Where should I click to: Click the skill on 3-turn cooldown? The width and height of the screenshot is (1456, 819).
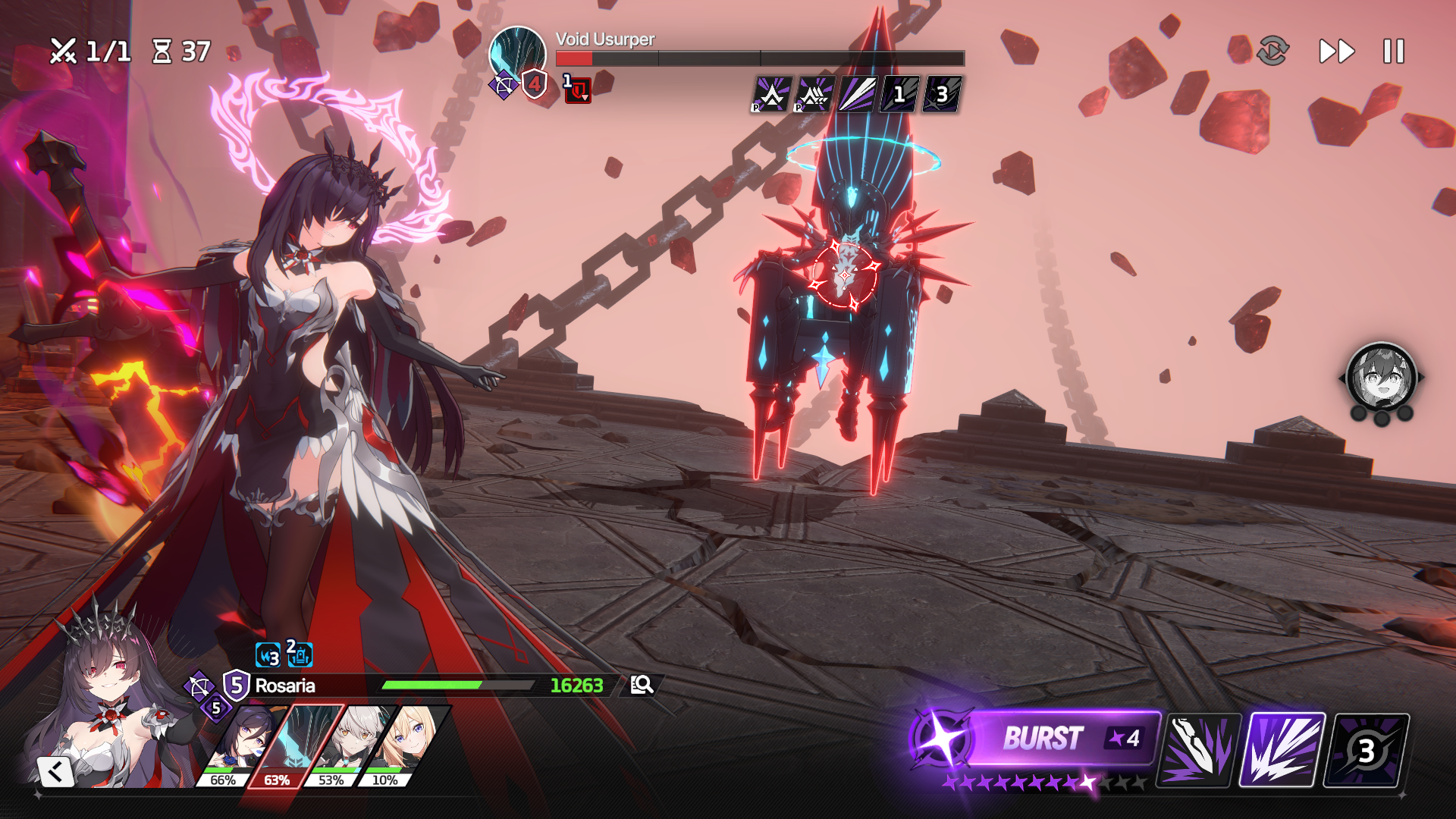coord(1366,750)
